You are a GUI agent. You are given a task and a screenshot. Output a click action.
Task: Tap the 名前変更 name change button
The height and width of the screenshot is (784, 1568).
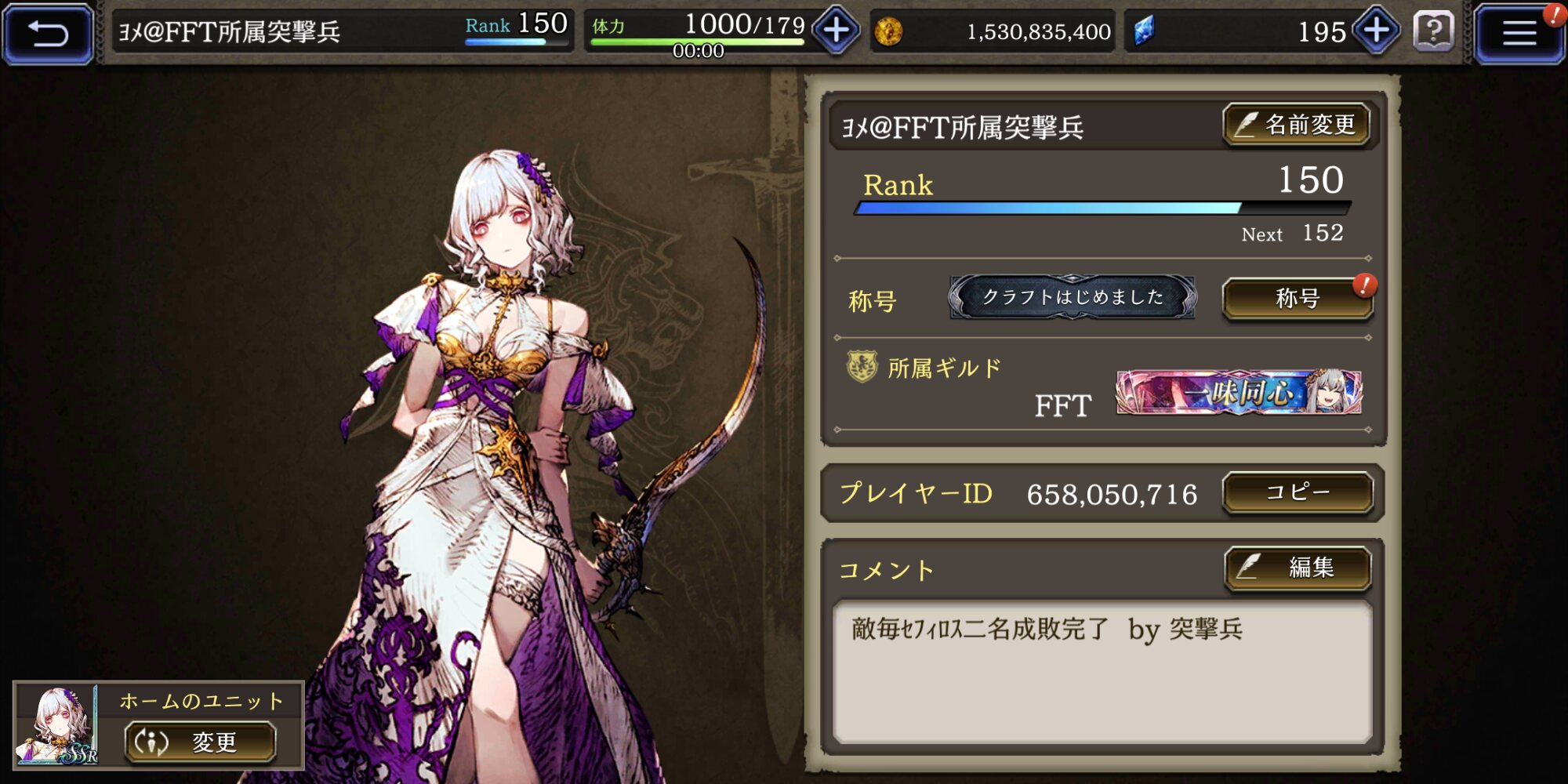tap(1297, 125)
